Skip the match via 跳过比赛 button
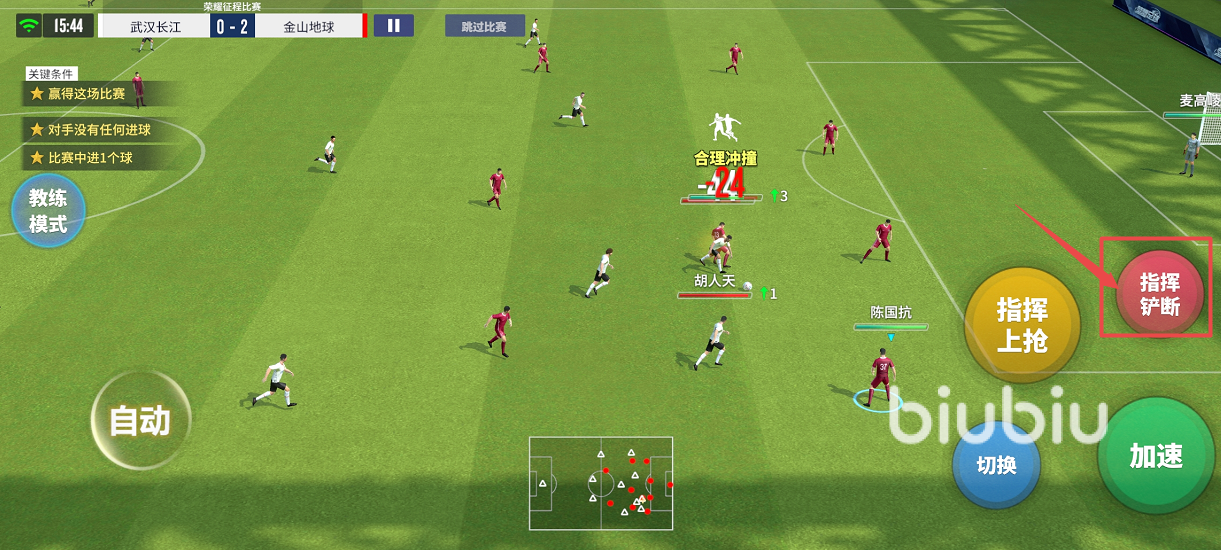Viewport: 1221px width, 550px height. point(484,26)
